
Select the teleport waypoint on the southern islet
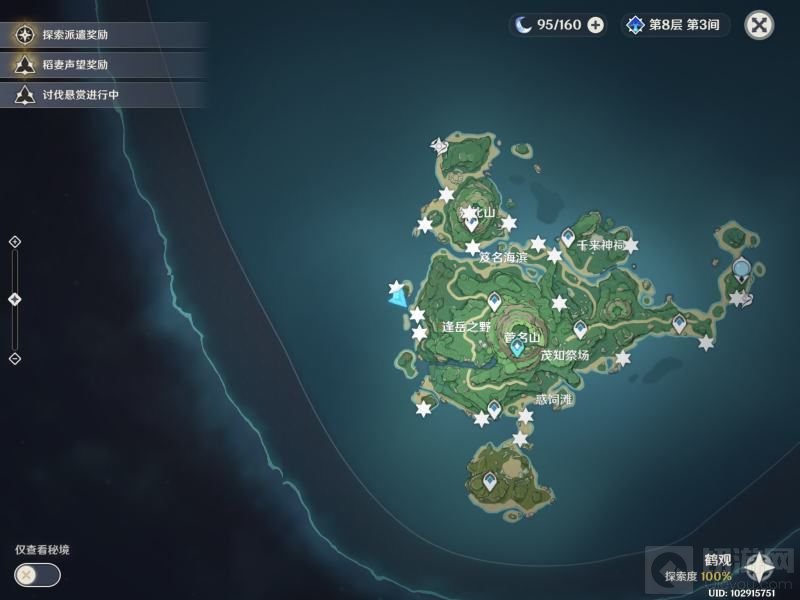[490, 482]
